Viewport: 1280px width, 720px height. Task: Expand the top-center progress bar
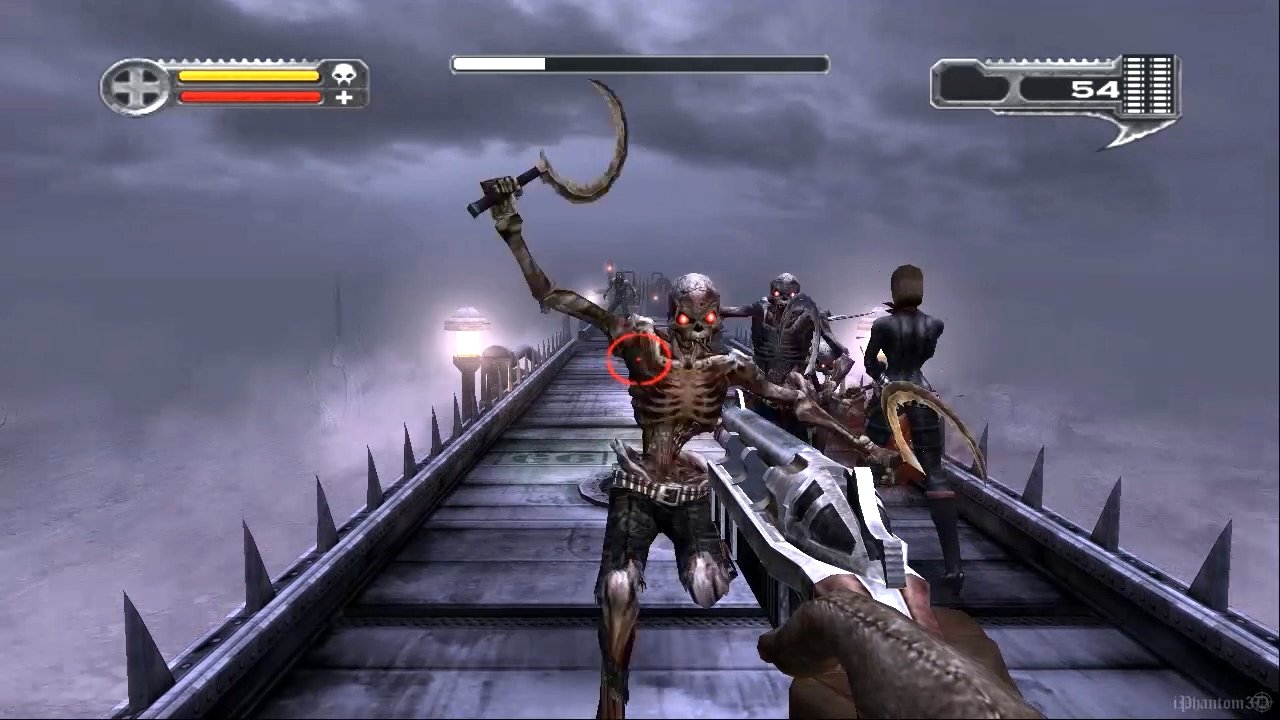tap(640, 64)
